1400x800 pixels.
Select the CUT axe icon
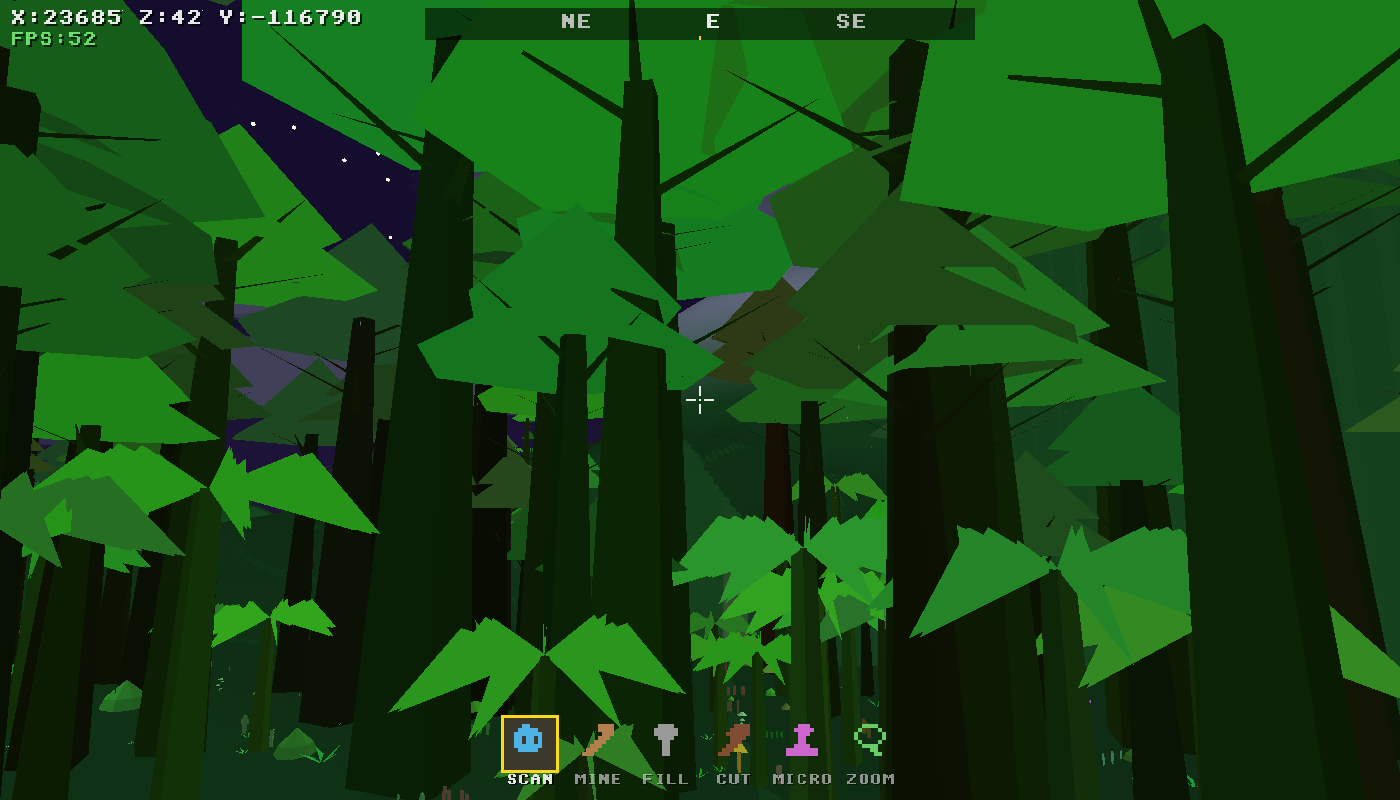(733, 741)
